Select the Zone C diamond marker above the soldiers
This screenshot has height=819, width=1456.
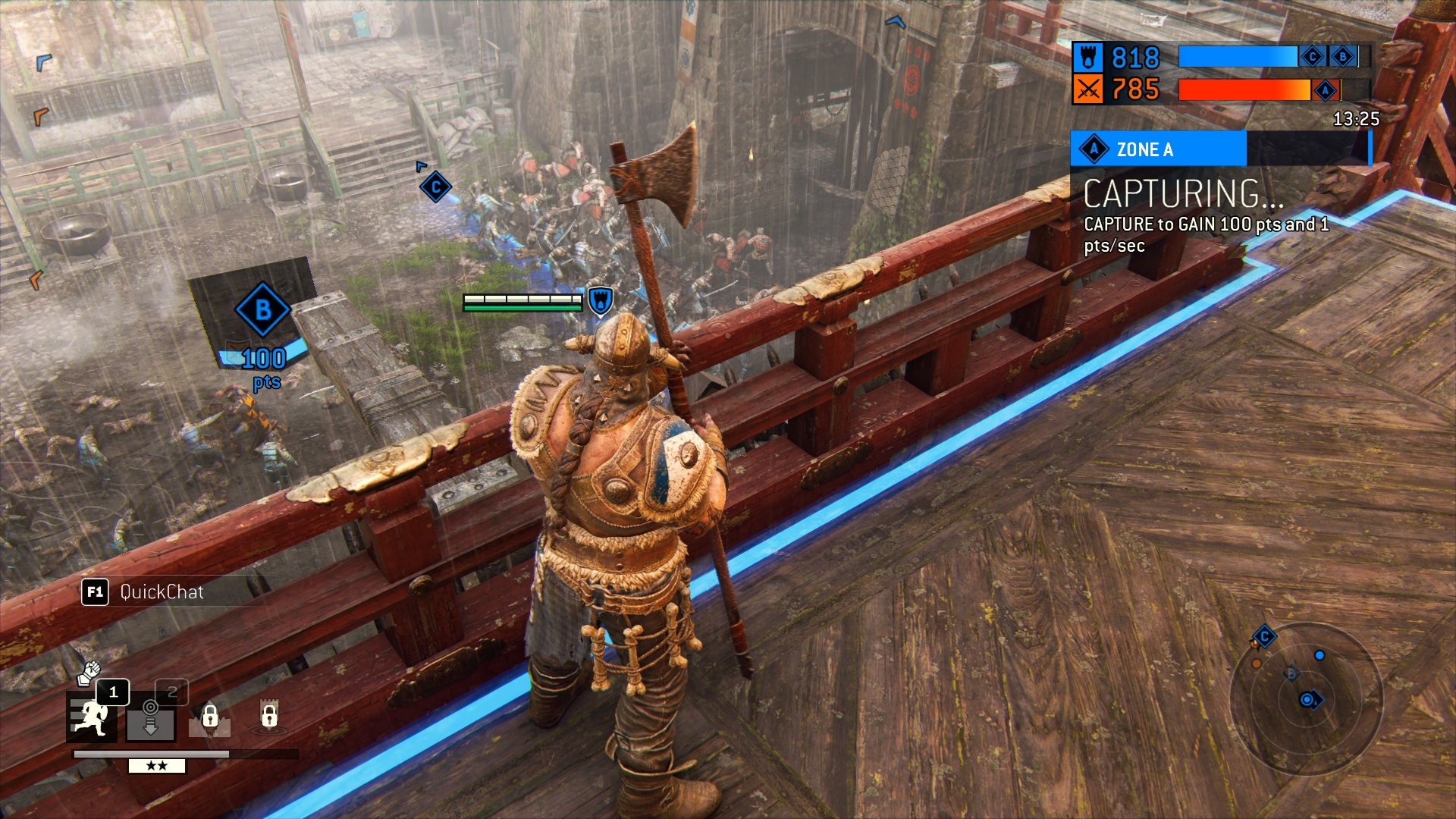point(436,187)
